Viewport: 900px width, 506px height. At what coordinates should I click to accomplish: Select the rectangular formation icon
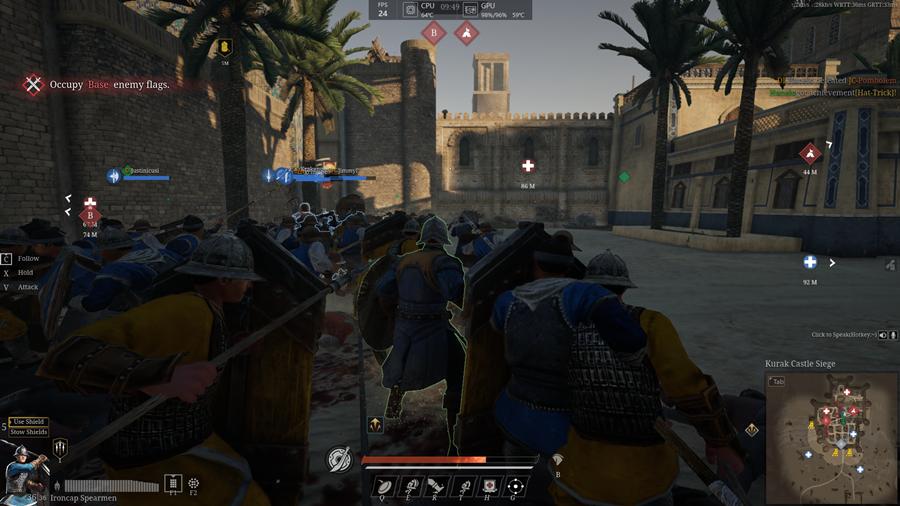pos(173,483)
